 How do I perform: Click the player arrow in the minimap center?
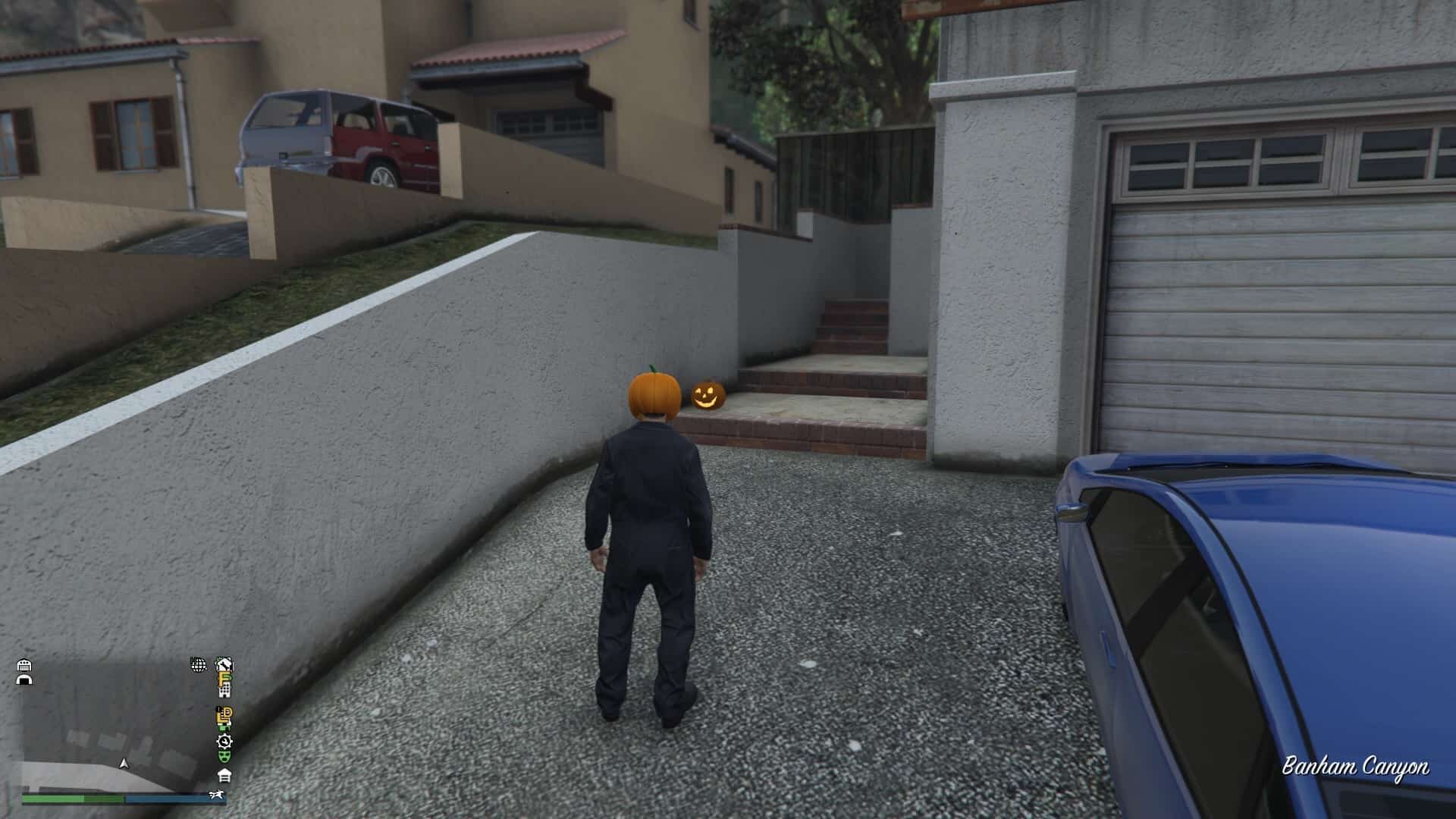pyautogui.click(x=123, y=764)
